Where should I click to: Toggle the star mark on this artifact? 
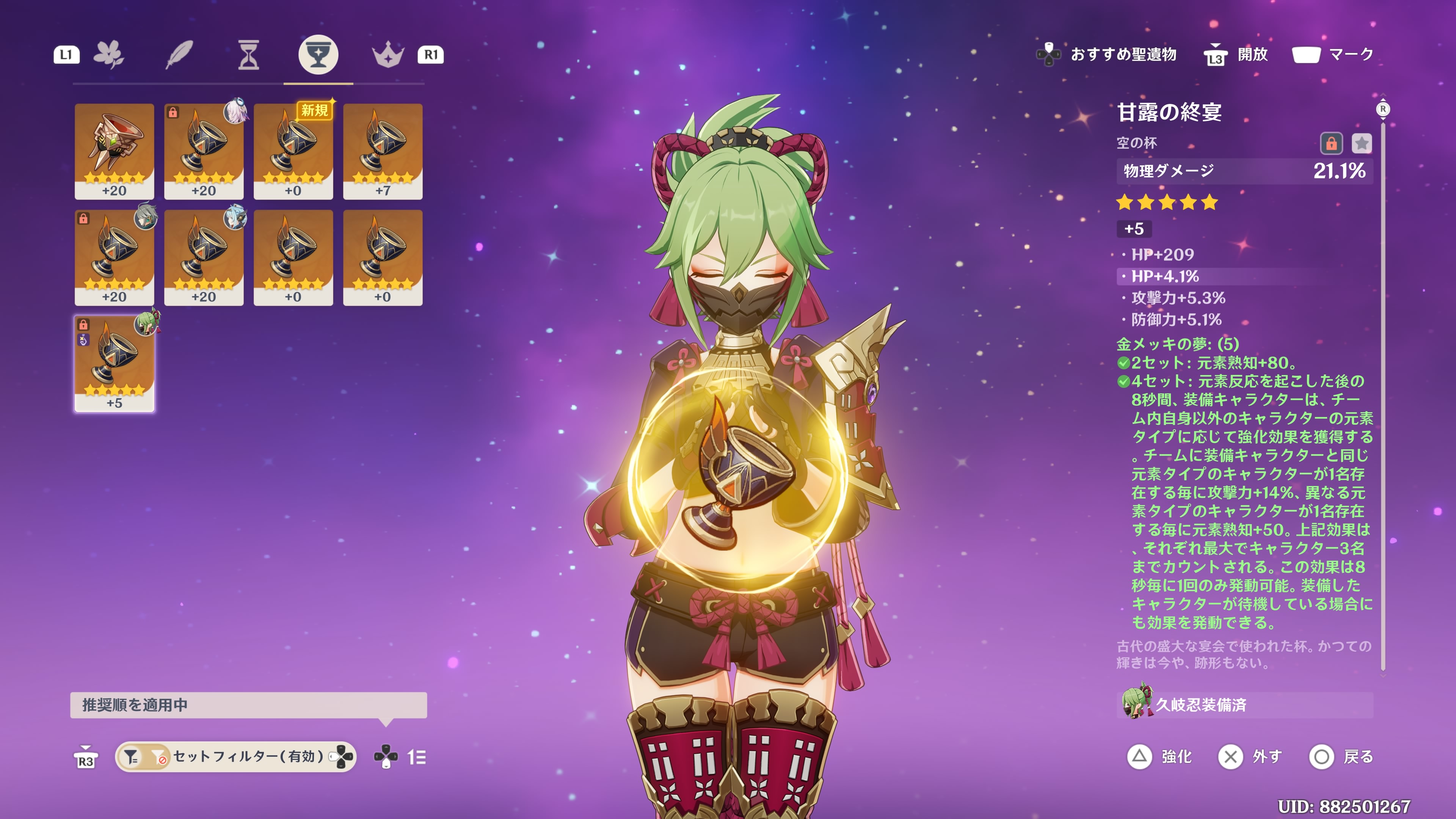click(x=1361, y=144)
